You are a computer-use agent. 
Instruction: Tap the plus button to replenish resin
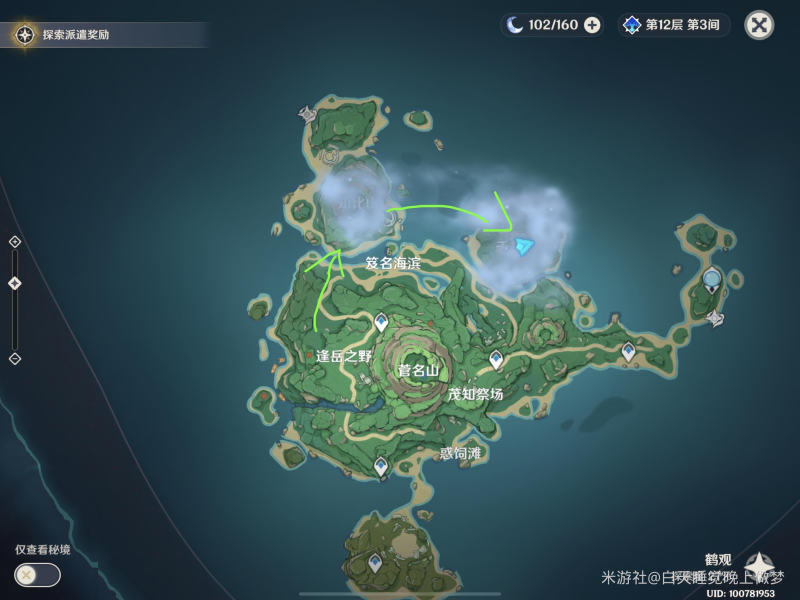tap(593, 25)
